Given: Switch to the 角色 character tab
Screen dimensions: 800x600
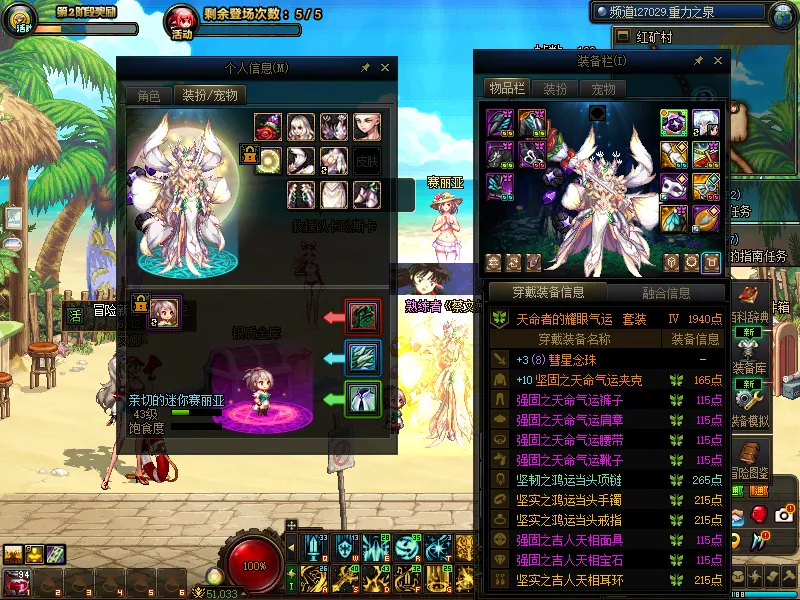Looking at the screenshot, I should click(x=148, y=96).
